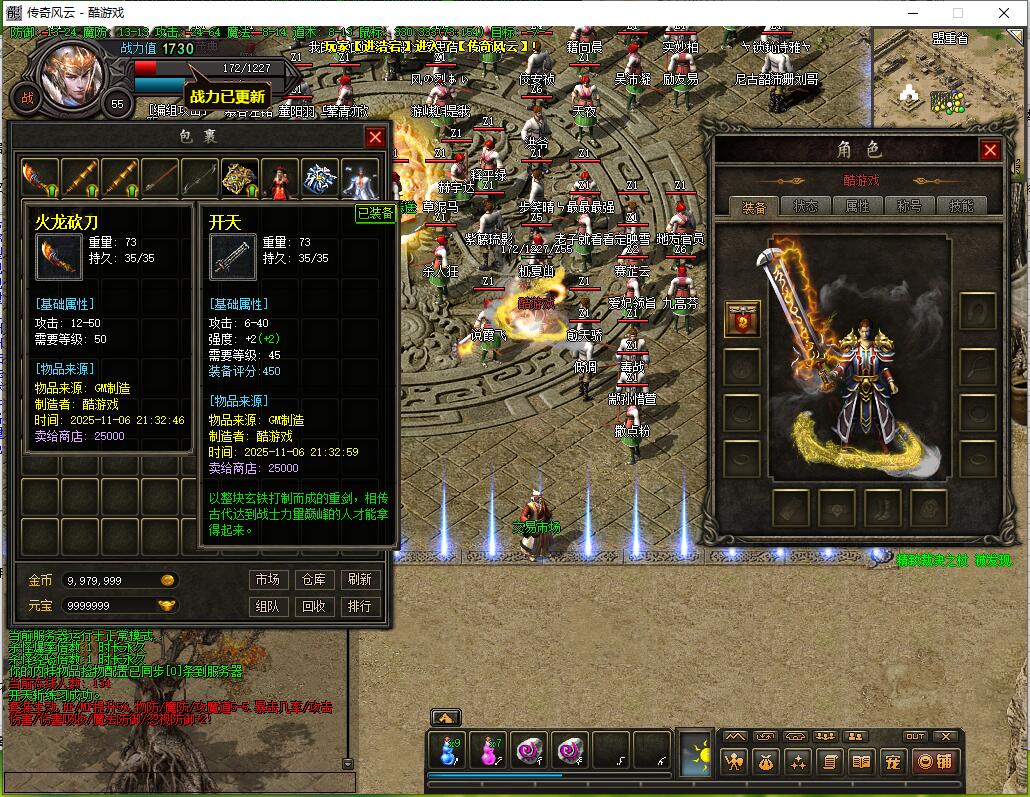Screen dimensions: 1030x797
Task: Click the 刷新 refresh button
Action: 359,580
